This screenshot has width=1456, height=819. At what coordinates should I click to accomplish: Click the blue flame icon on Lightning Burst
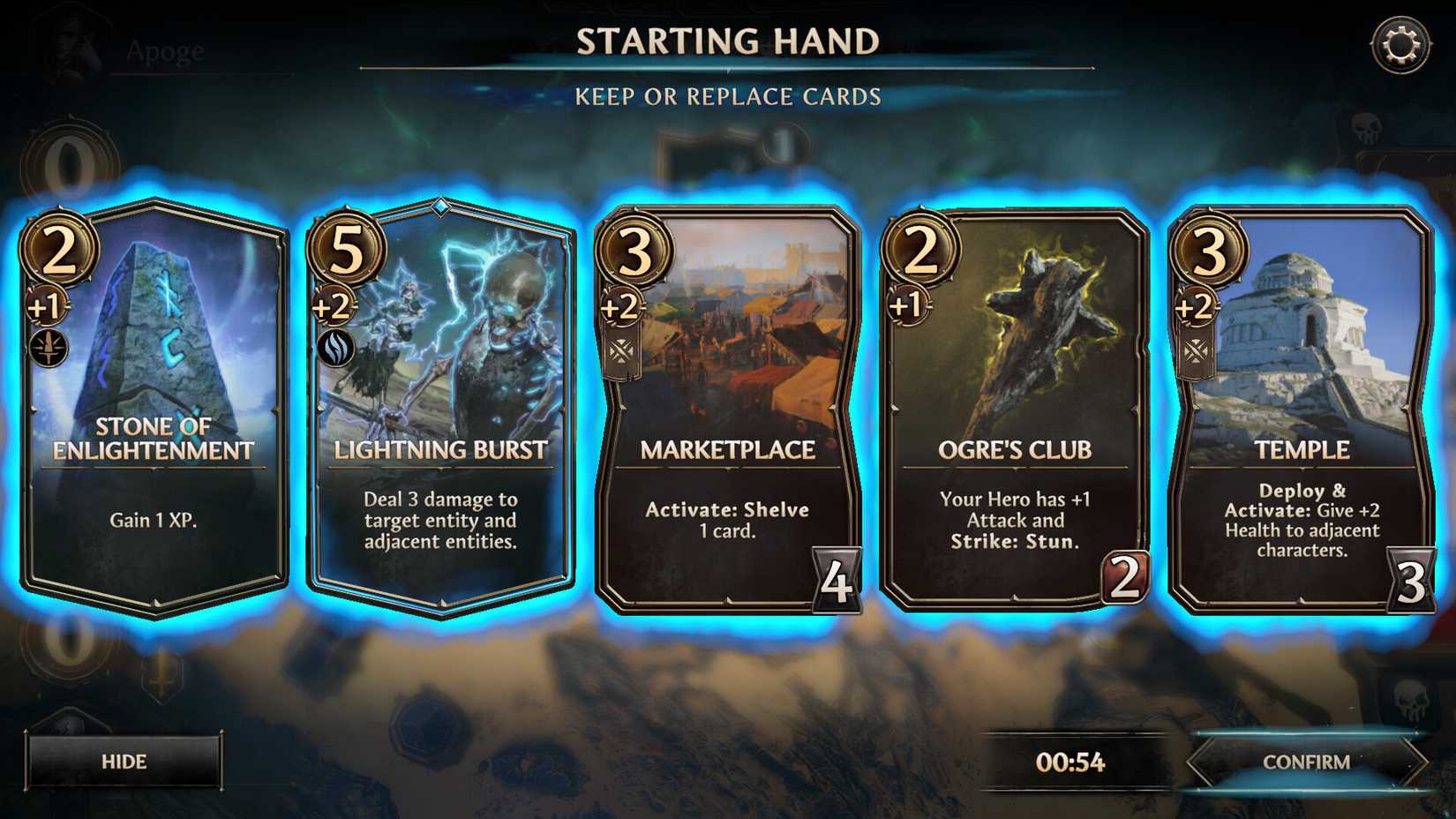point(334,348)
